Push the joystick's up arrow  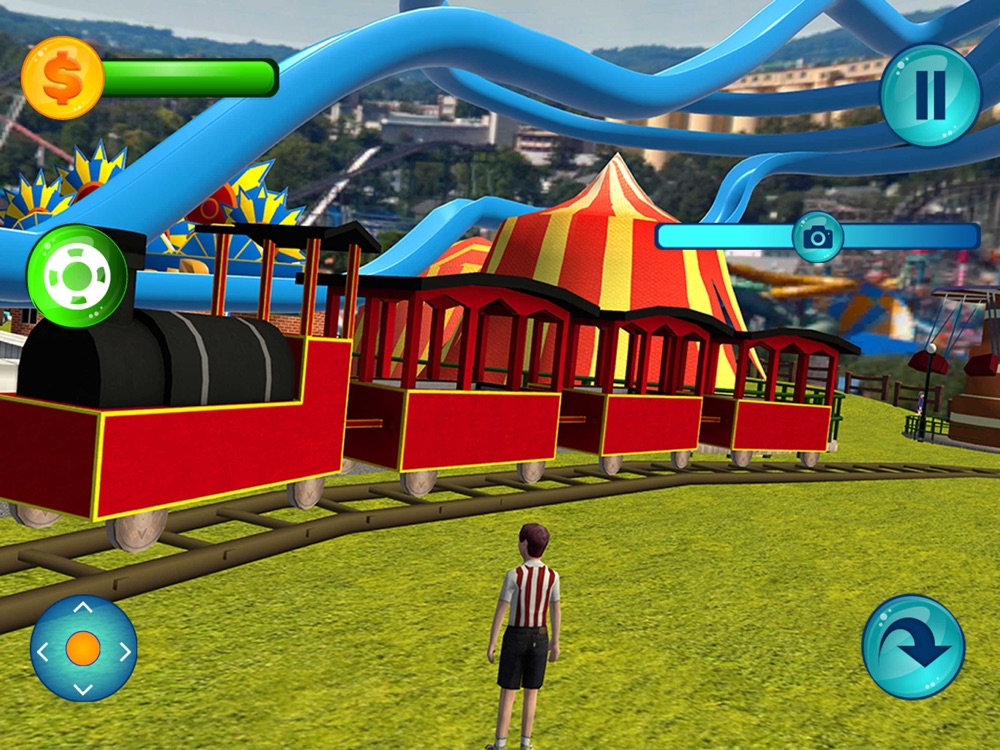pos(83,608)
